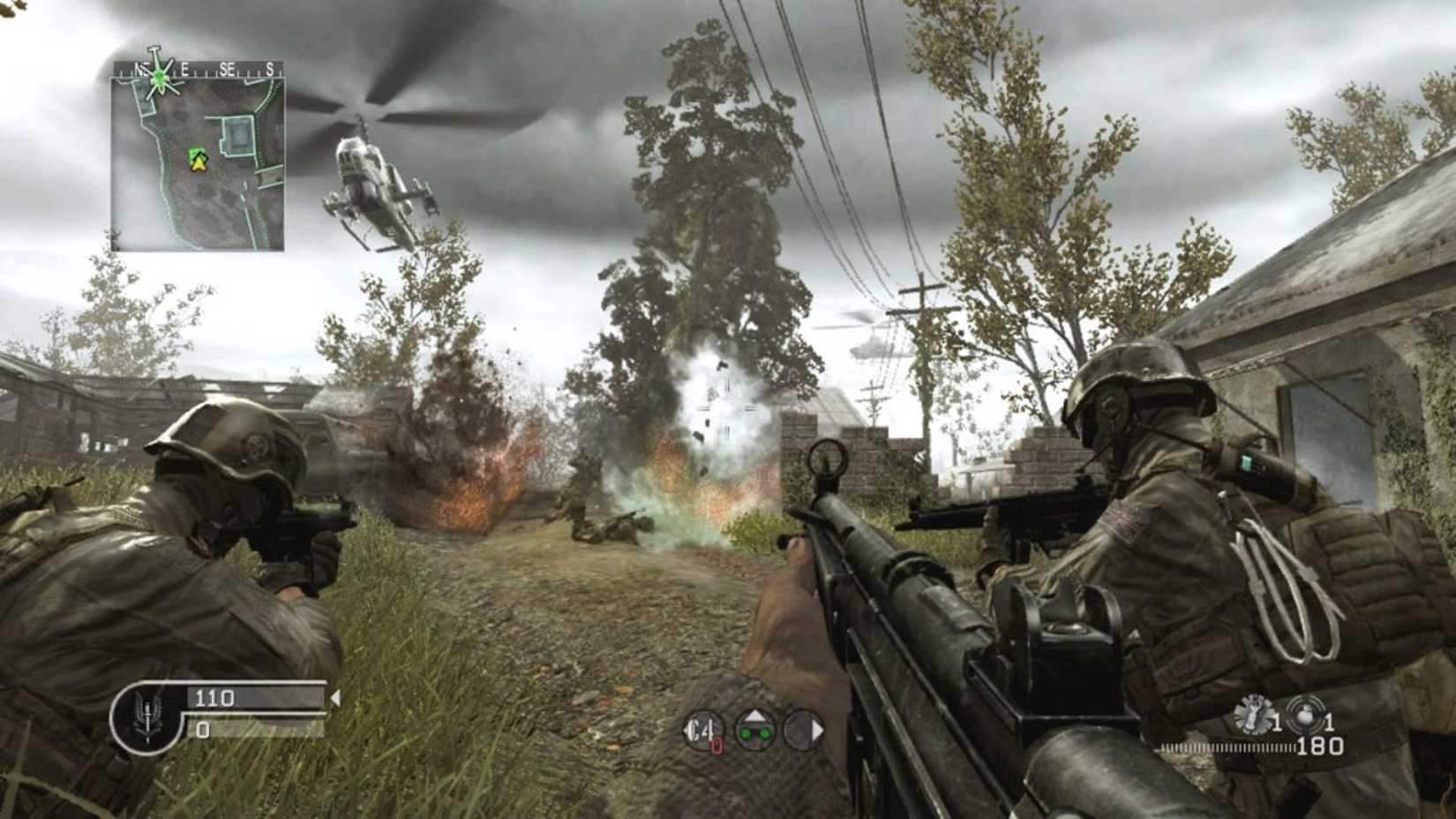Toggle the lethal grenade right-arrow indicator

click(x=818, y=728)
